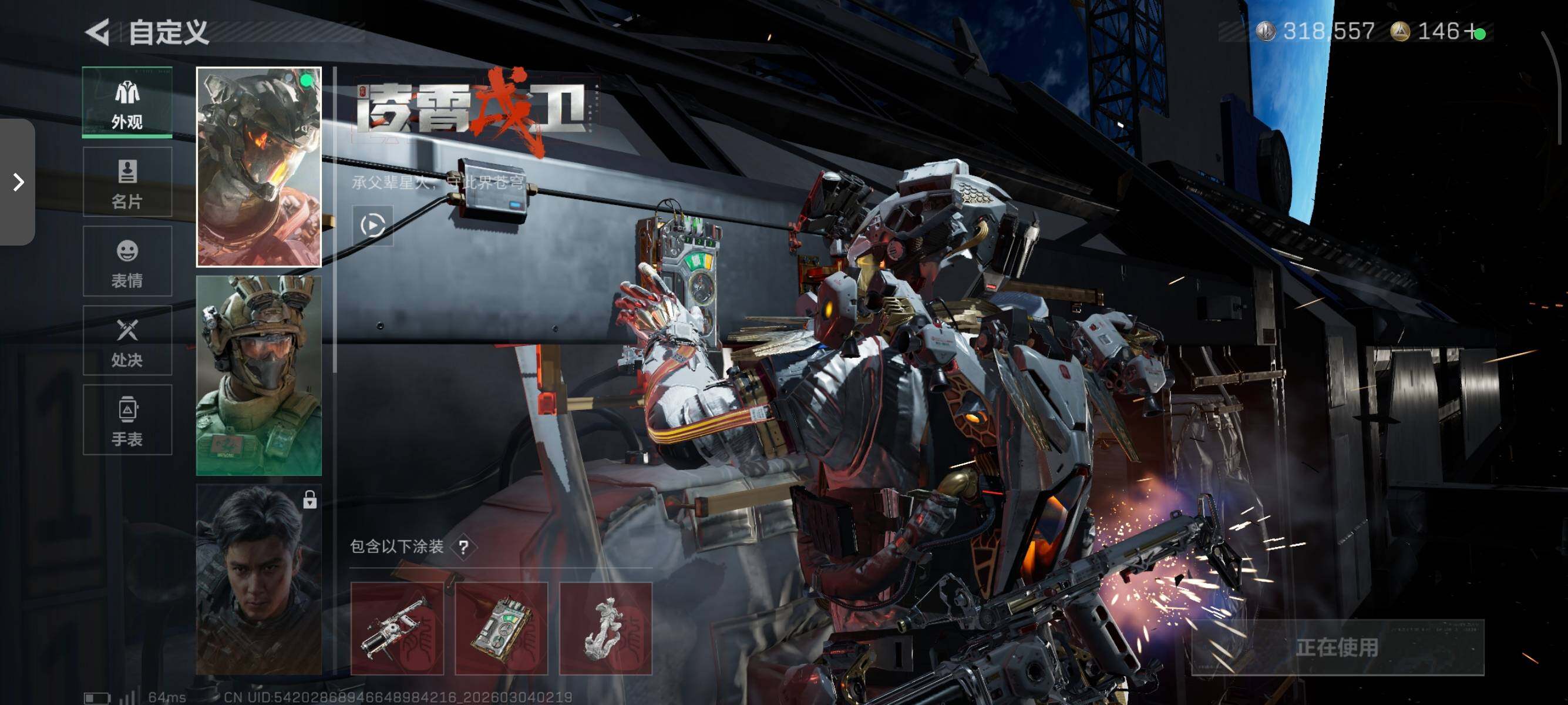
Task: Switch to the 手表 watch tab
Action: pyautogui.click(x=127, y=419)
